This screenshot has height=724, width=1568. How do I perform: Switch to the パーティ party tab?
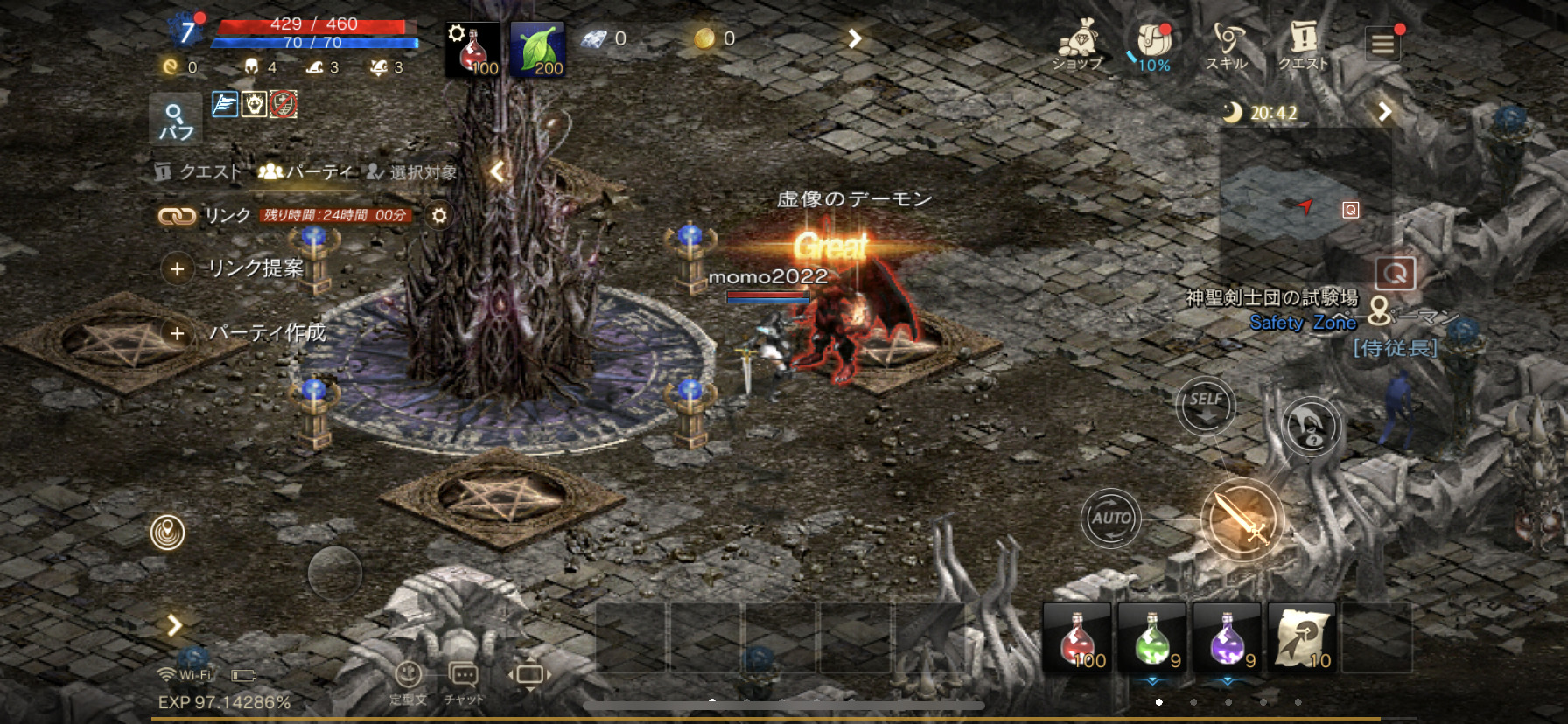pyautogui.click(x=305, y=172)
